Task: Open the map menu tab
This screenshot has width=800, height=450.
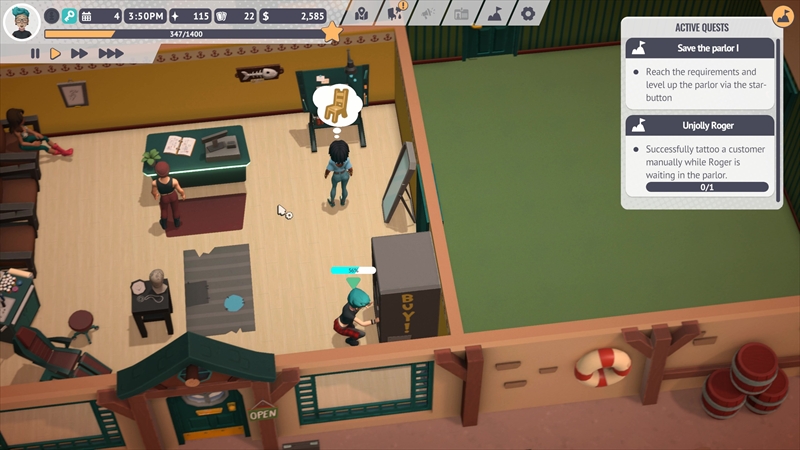Action: [361, 13]
